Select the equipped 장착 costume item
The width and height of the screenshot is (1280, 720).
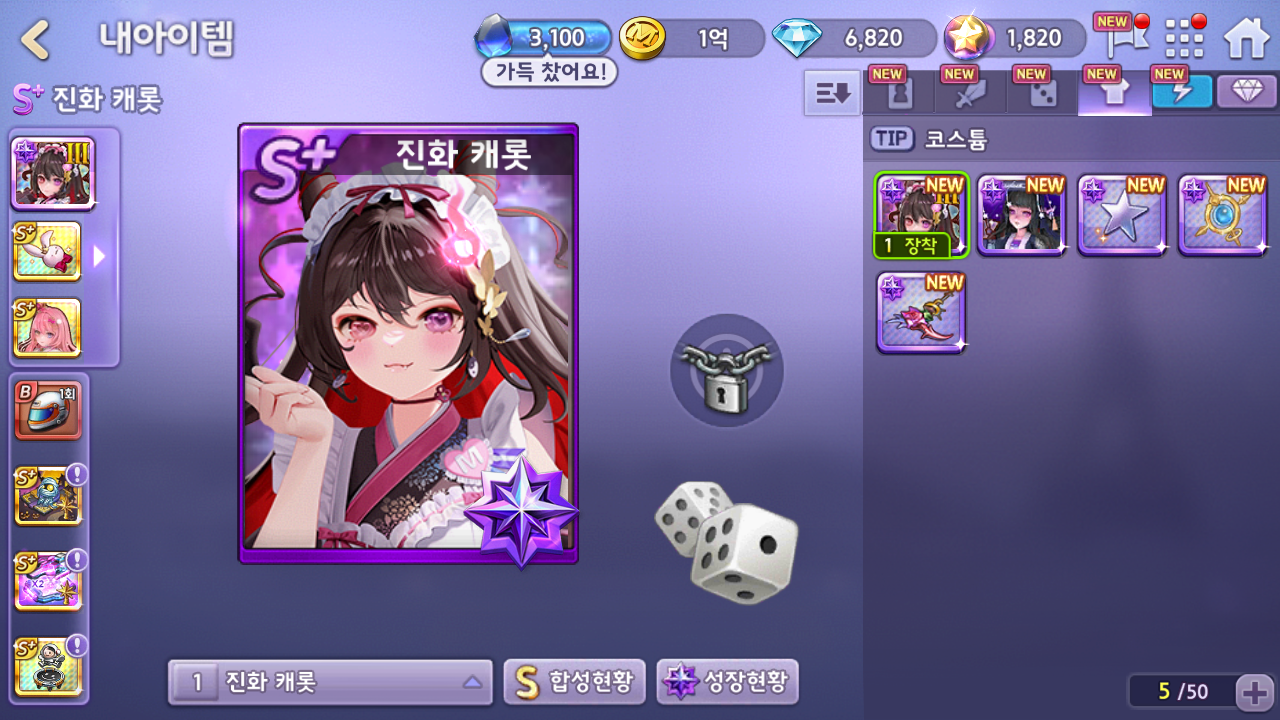point(921,215)
